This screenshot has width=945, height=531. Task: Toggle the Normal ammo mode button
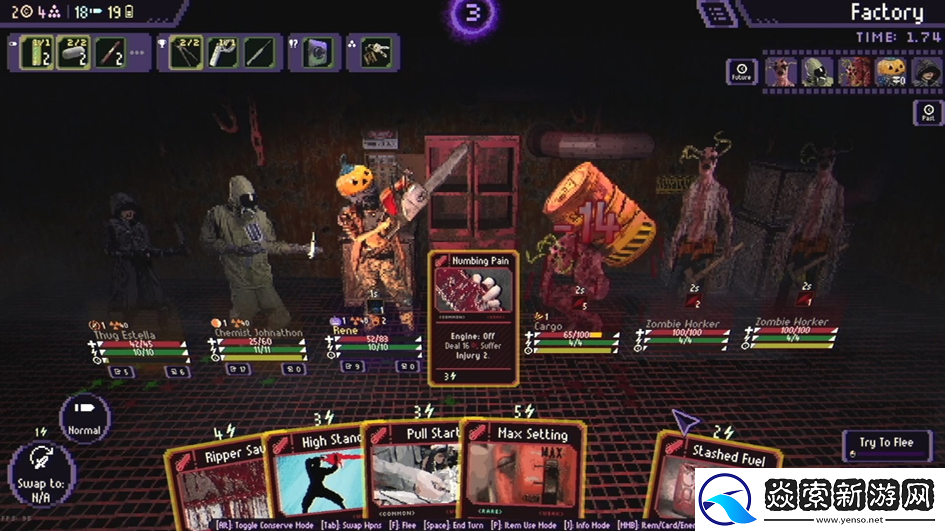(84, 419)
